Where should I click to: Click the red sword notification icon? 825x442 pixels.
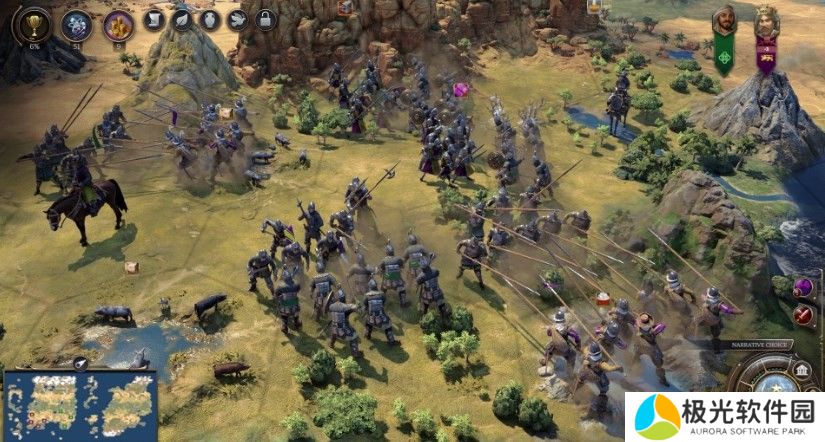803,315
